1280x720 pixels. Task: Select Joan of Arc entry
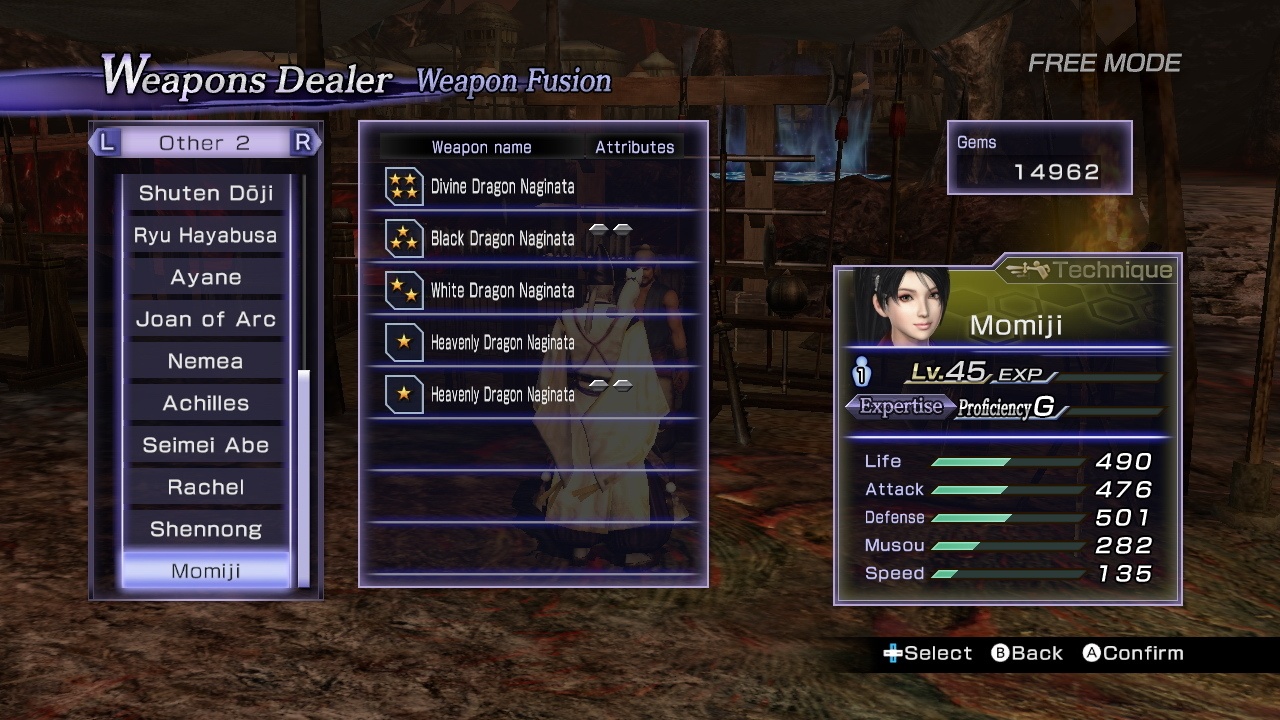206,319
